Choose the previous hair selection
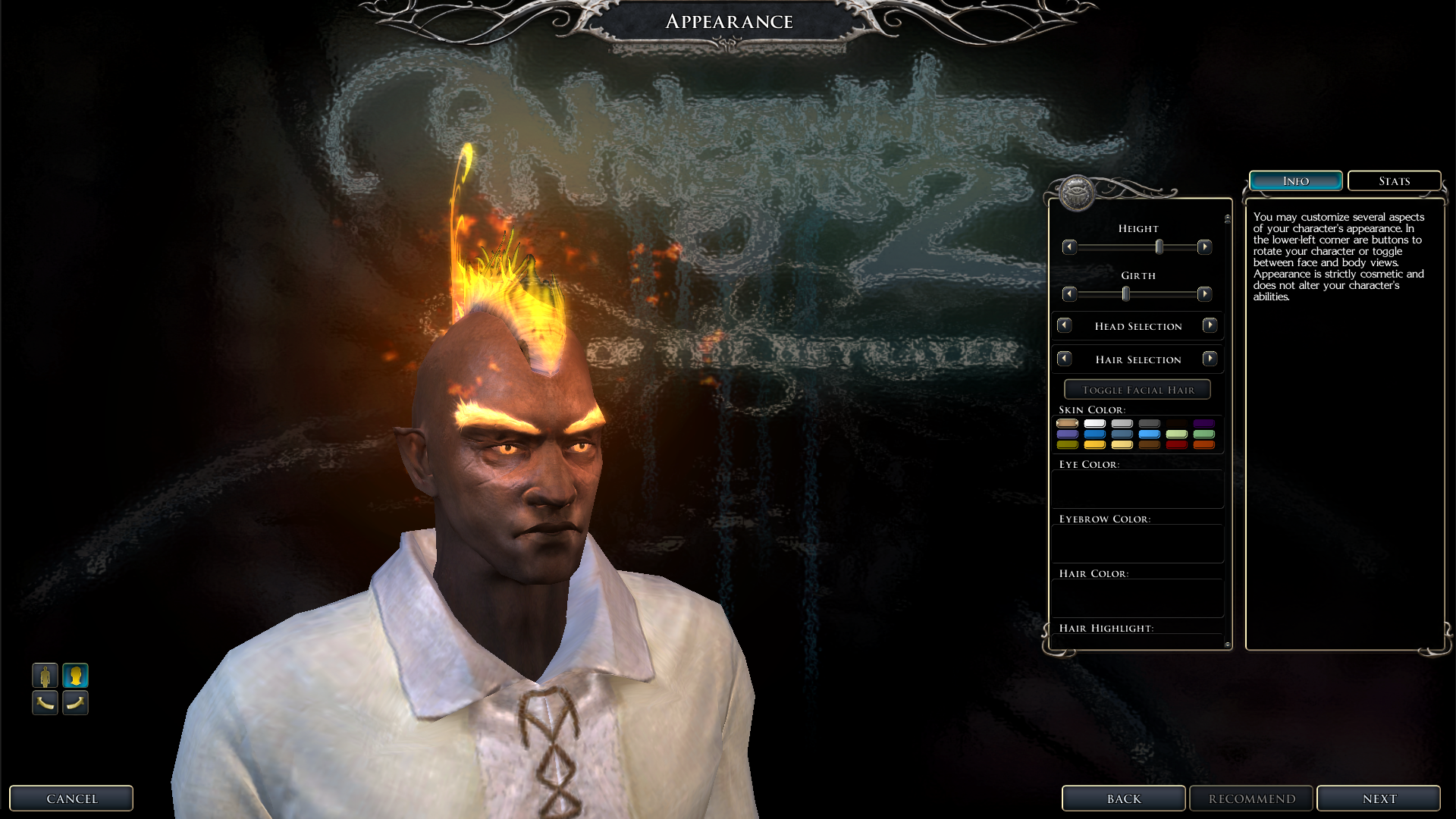1456x819 pixels. (1065, 359)
